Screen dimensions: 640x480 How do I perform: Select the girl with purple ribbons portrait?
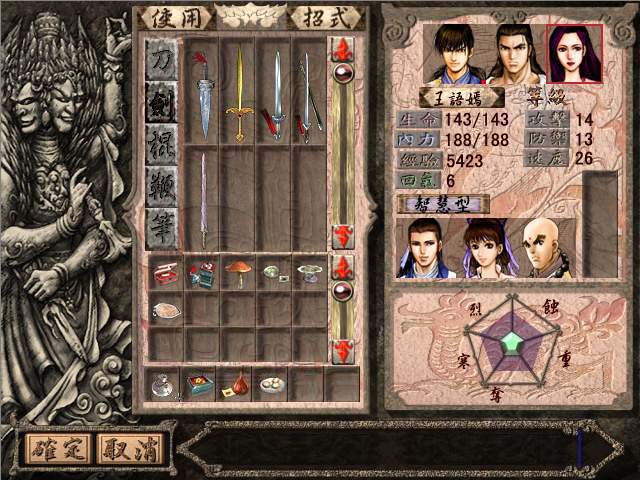point(482,248)
